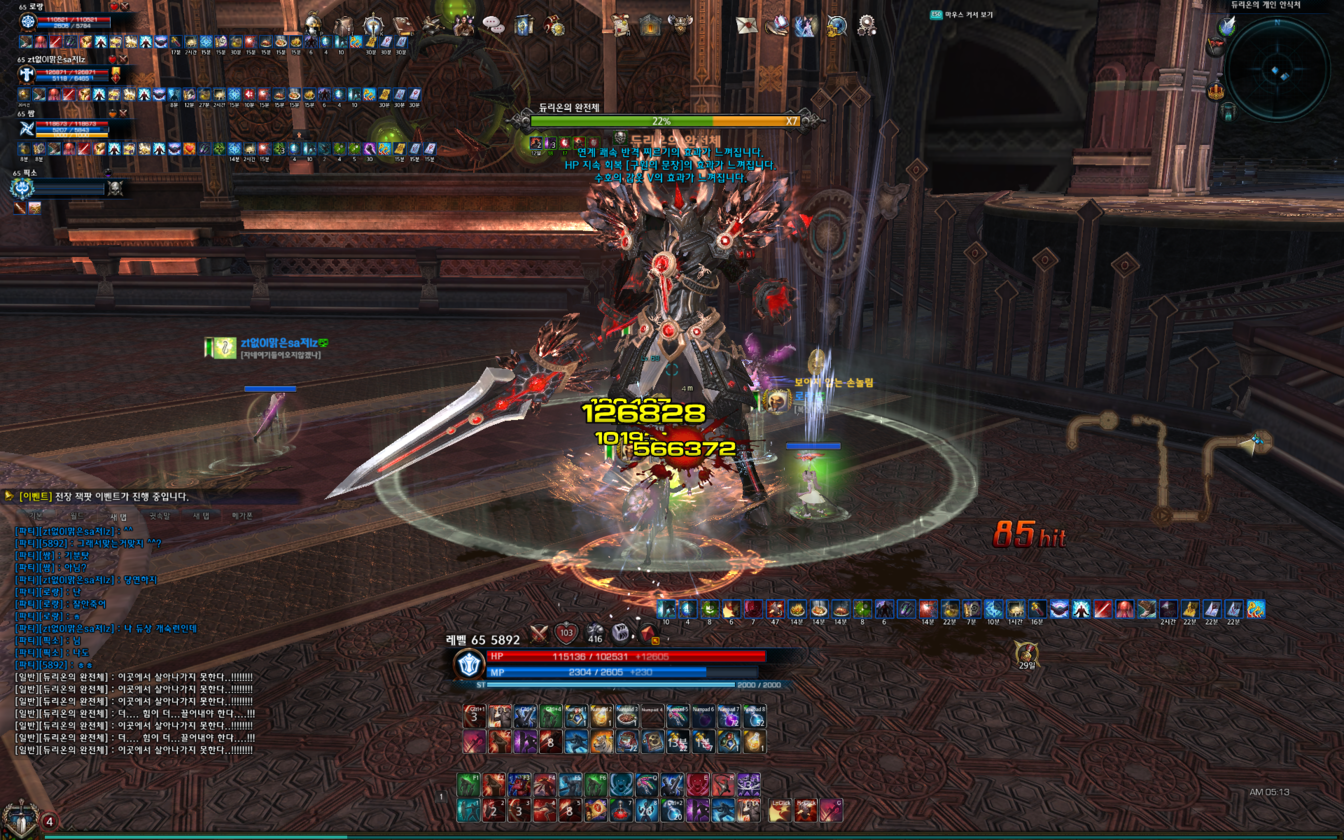Image resolution: width=1344 pixels, height=840 pixels.
Task: Open the mail envelope icon
Action: (x=746, y=26)
